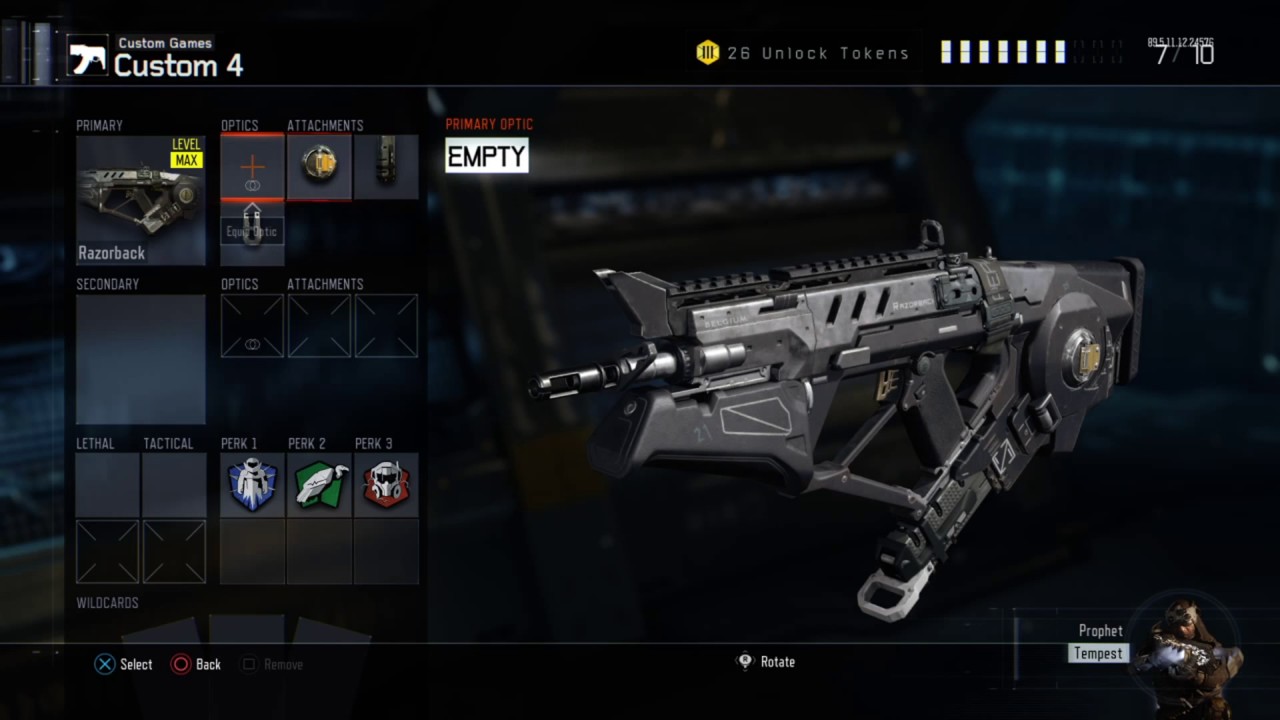Viewport: 1280px width, 720px height.
Task: Select the Razorback primary weapon slot
Action: click(x=141, y=200)
